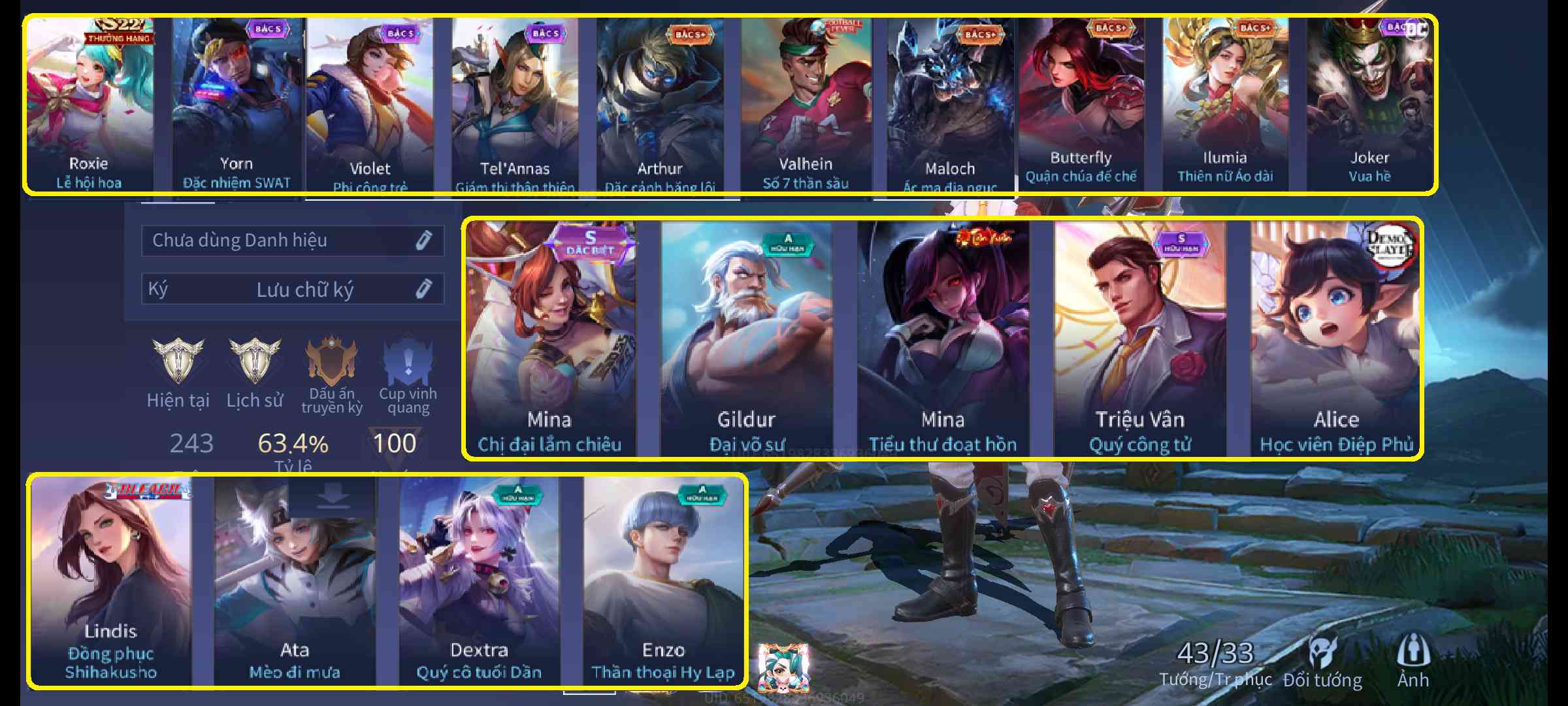Select the Roxie Lễ hội hoa skin card

[90, 105]
